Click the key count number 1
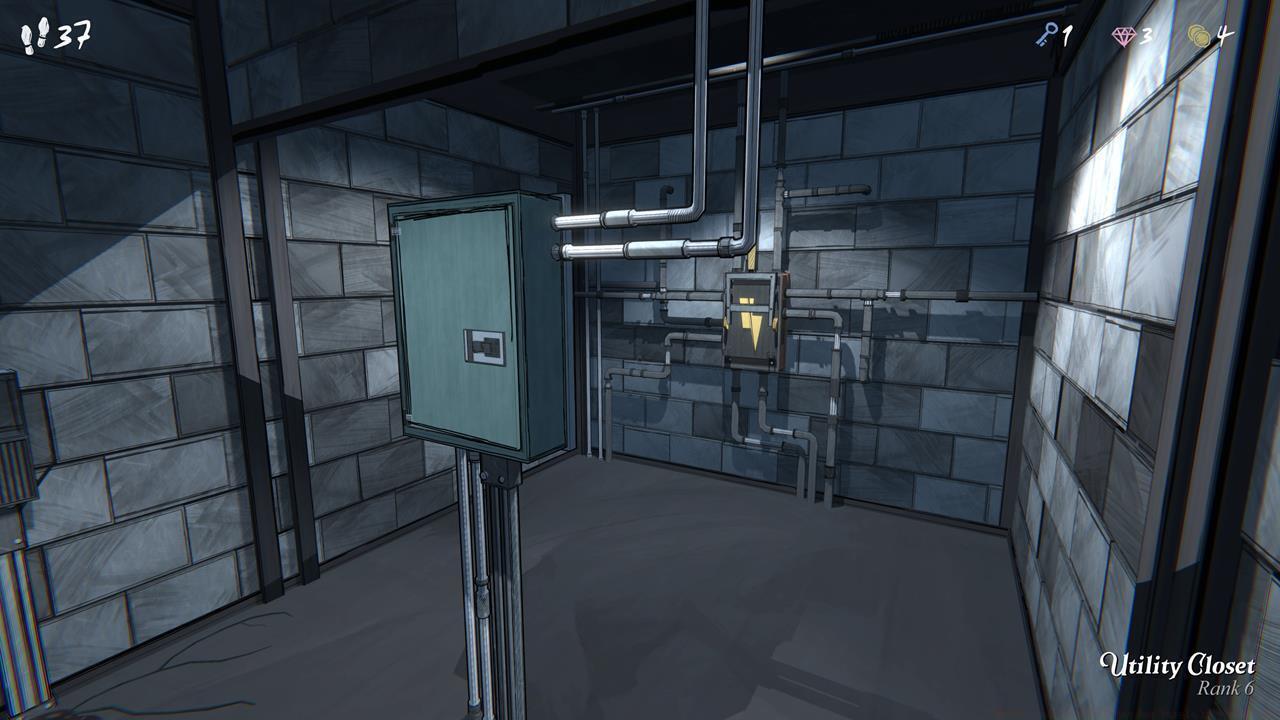This screenshot has width=1280, height=720. point(1069,35)
